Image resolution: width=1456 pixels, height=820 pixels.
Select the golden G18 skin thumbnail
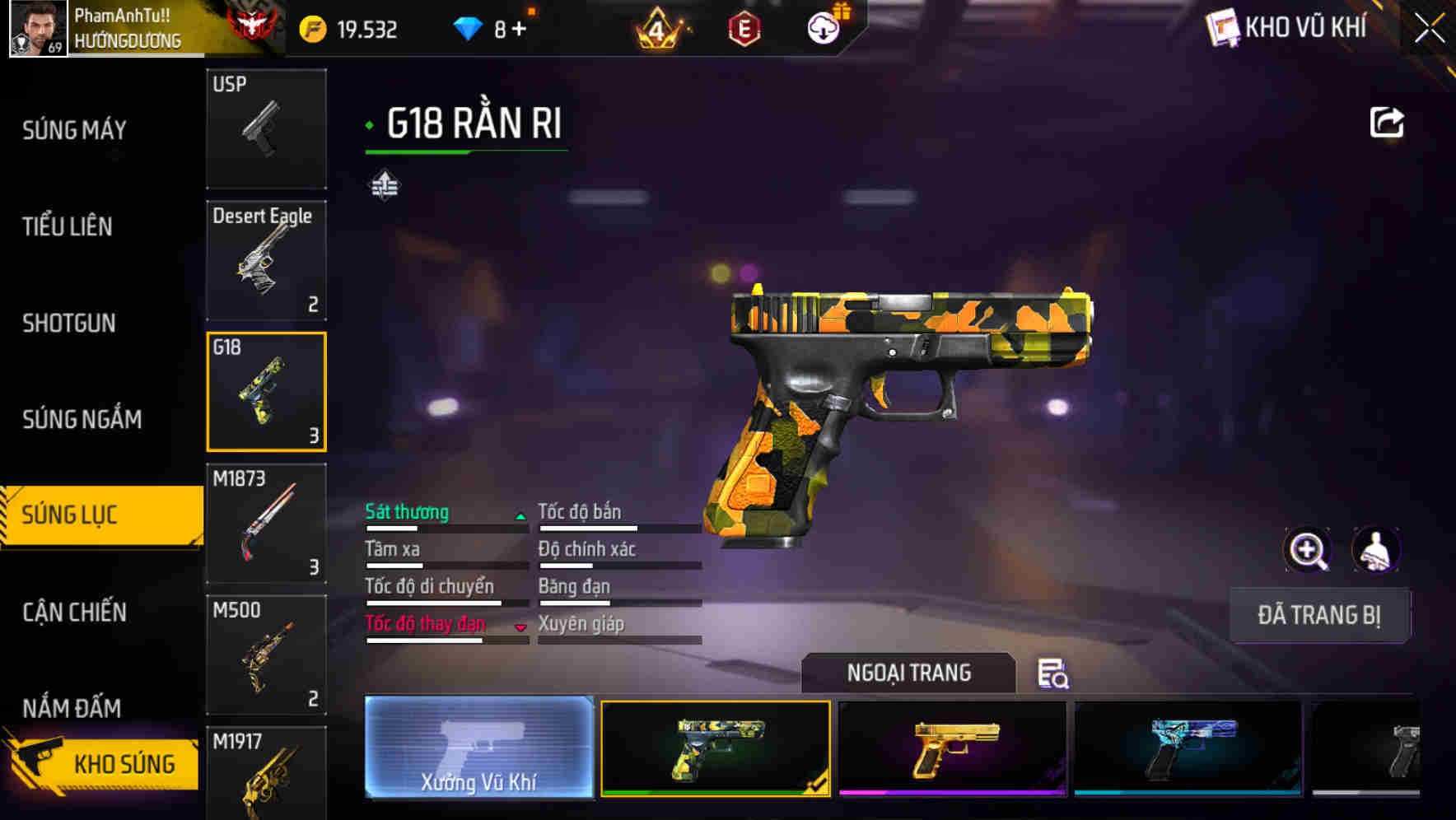coord(954,748)
